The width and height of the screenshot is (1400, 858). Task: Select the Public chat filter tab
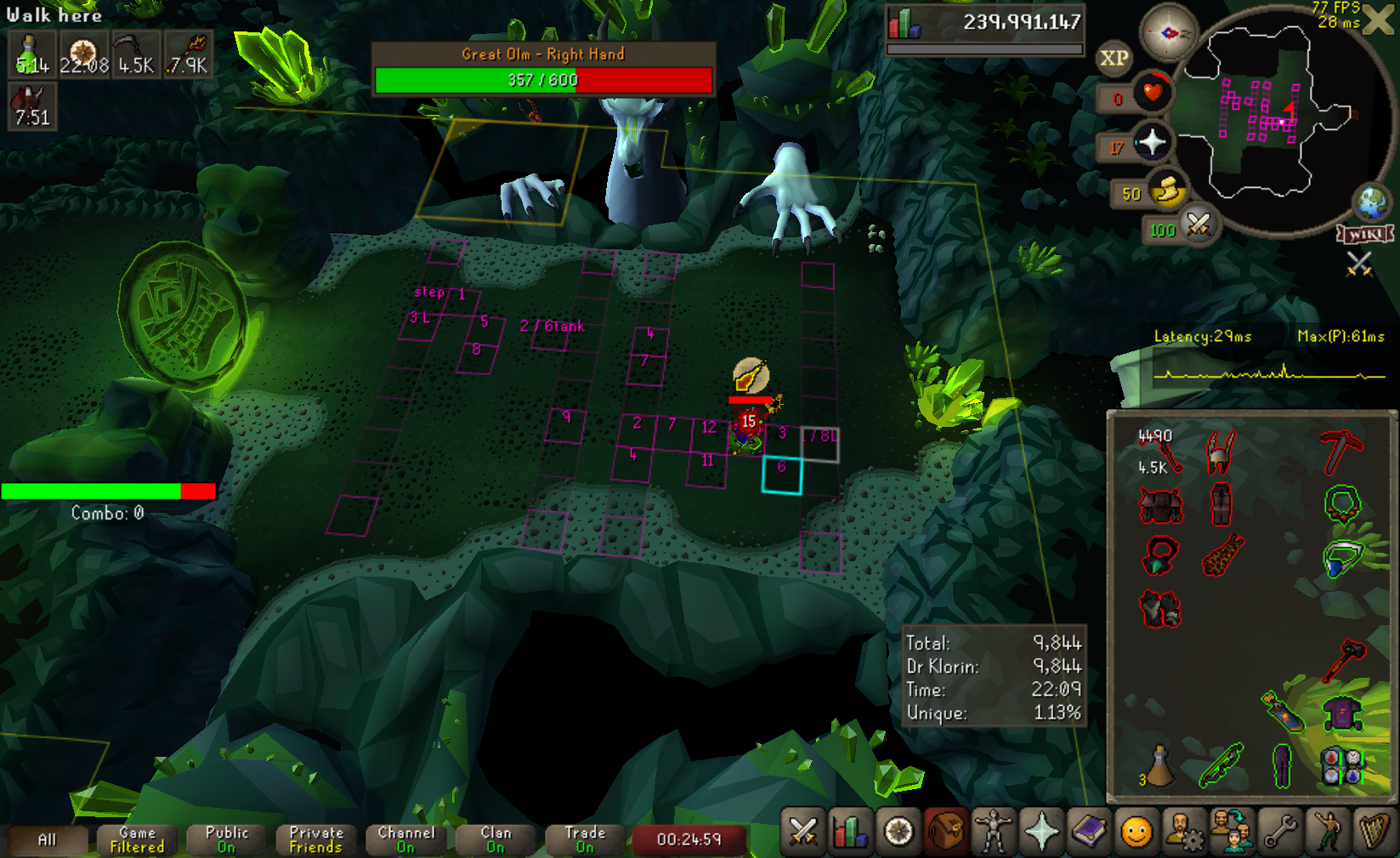[x=226, y=839]
